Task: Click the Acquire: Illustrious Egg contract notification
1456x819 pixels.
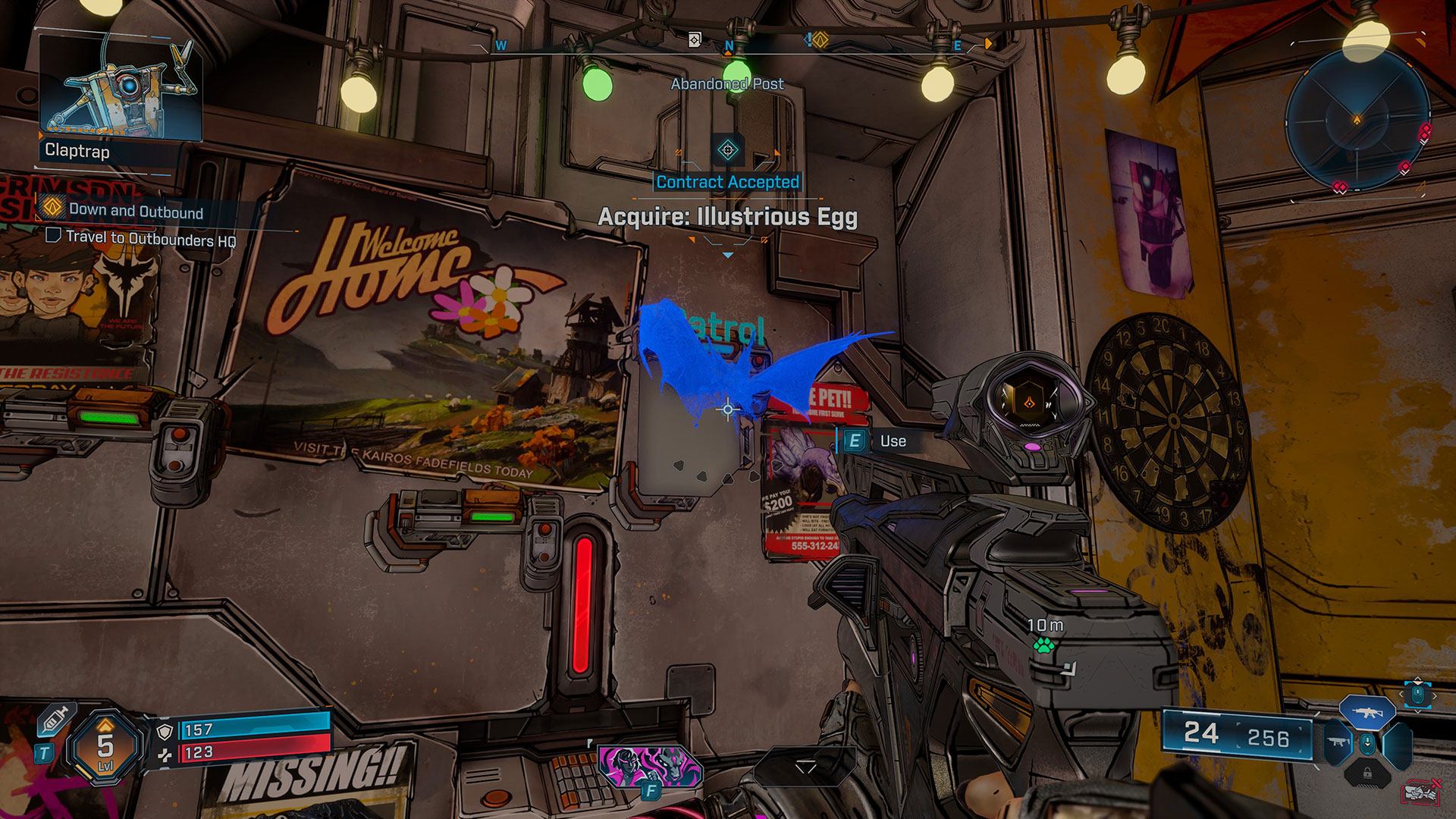Action: pyautogui.click(x=727, y=217)
